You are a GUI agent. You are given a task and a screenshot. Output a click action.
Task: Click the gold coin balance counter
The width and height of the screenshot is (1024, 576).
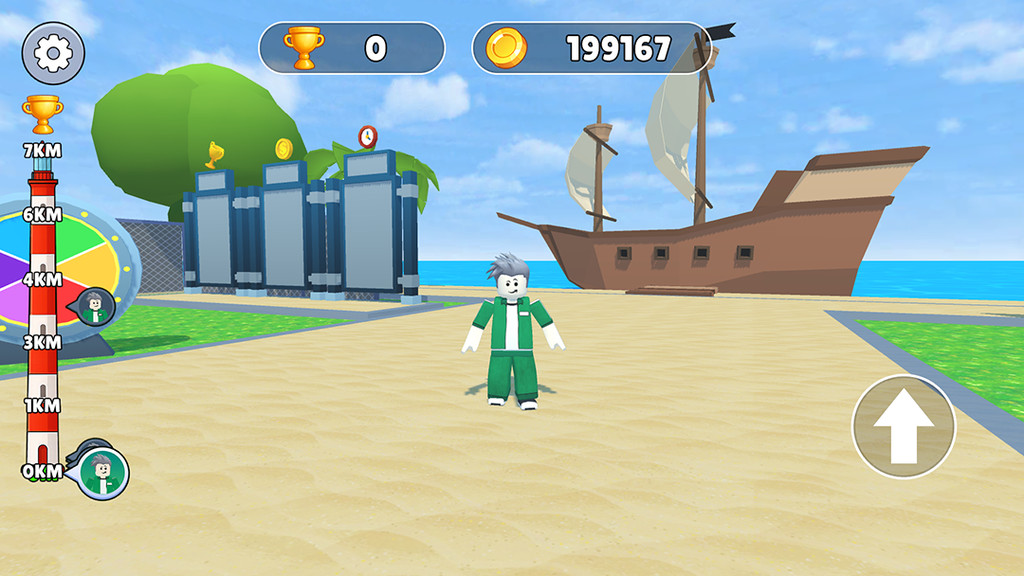coord(591,48)
